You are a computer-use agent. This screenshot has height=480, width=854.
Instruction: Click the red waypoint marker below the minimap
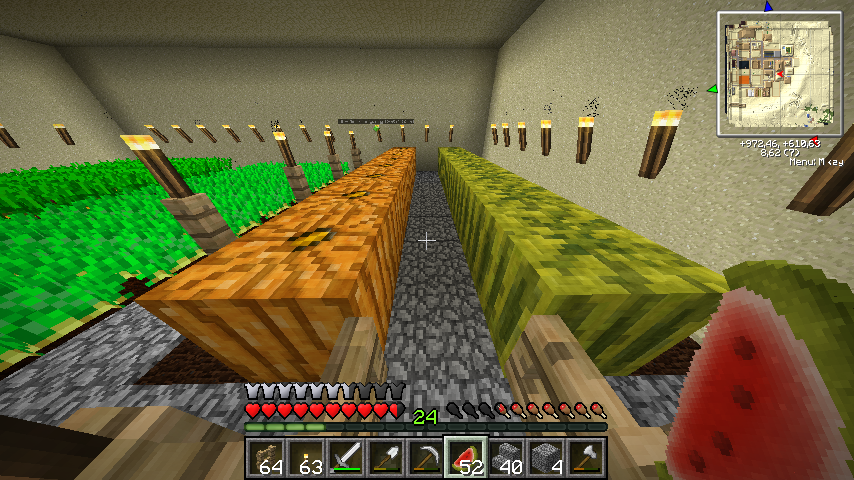click(x=815, y=139)
